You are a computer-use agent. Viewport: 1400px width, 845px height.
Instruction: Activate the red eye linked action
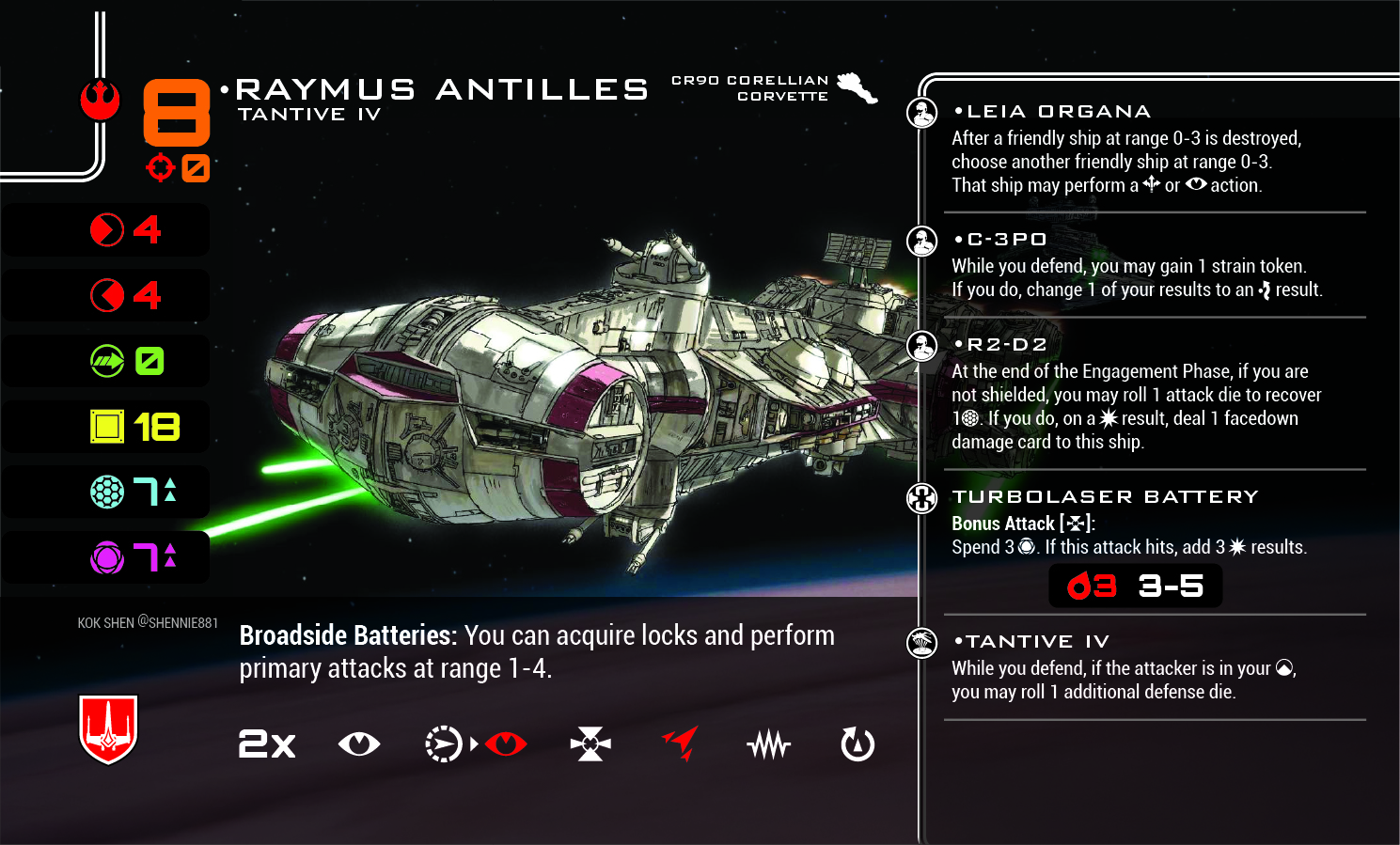pyautogui.click(x=506, y=744)
